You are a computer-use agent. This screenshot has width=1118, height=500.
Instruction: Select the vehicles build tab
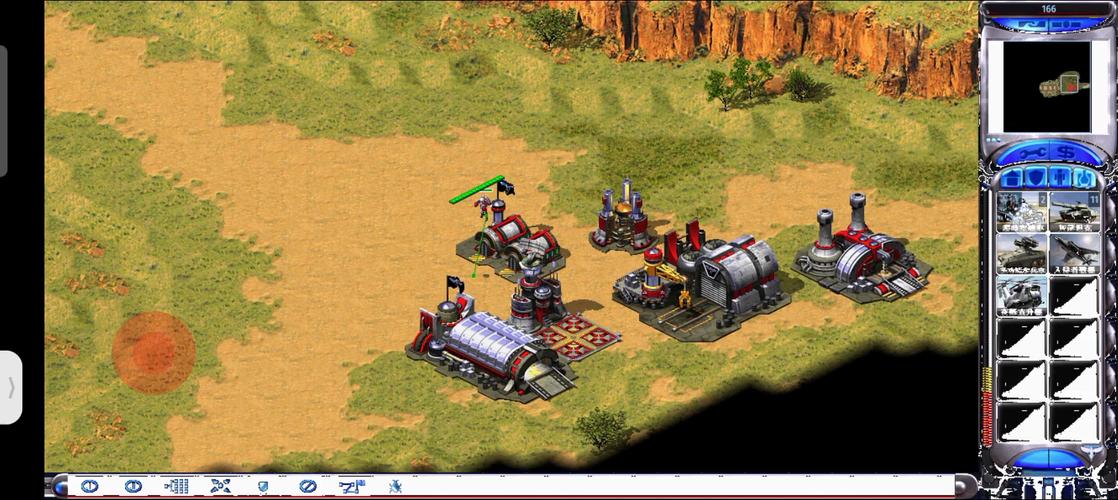pyautogui.click(x=1081, y=178)
